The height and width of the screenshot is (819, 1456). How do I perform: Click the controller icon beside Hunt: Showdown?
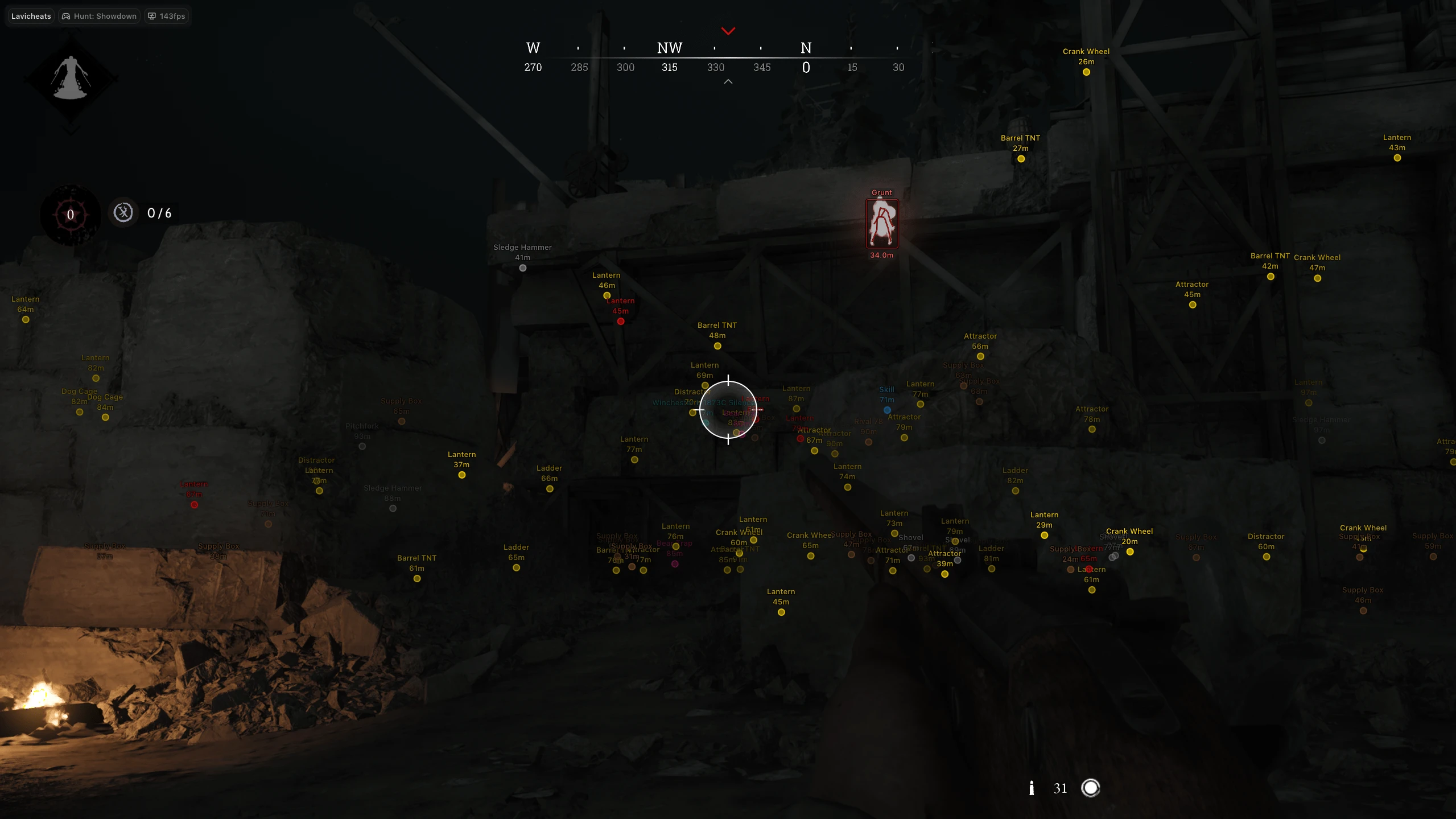(x=65, y=15)
